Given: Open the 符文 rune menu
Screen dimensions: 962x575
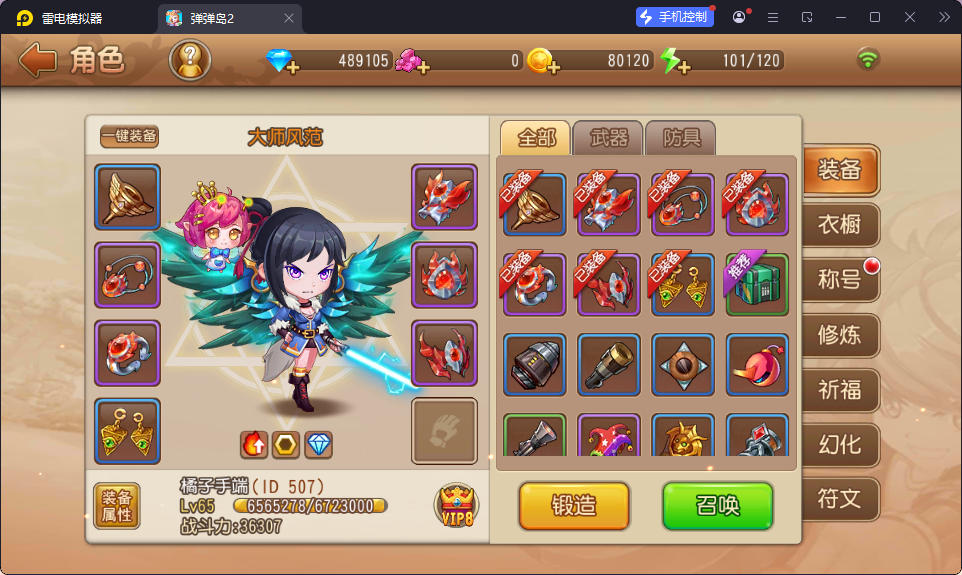Looking at the screenshot, I should [x=839, y=498].
